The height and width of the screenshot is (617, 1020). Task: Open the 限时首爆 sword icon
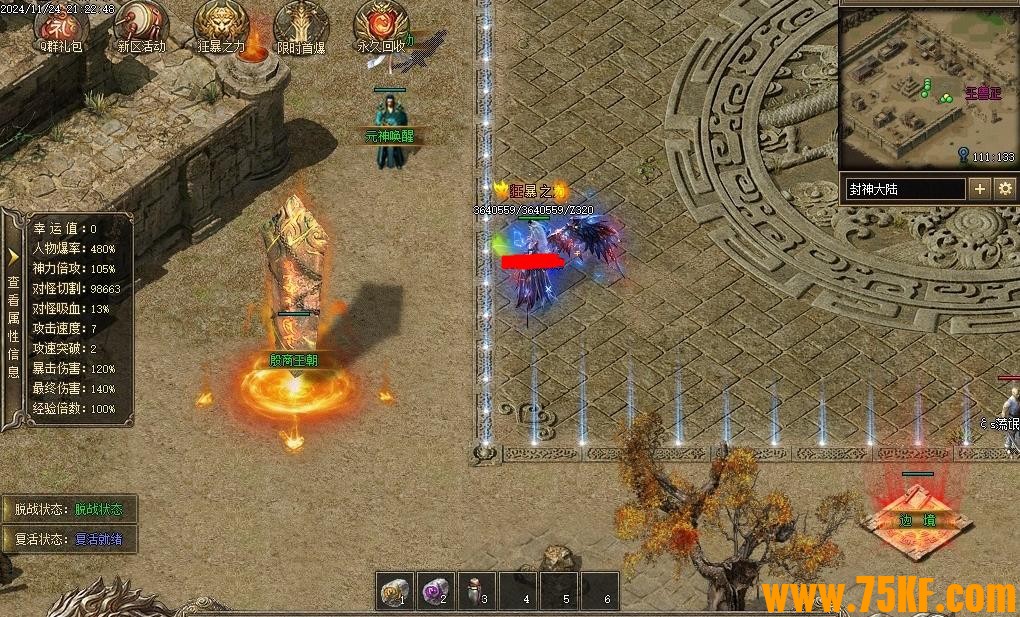pyautogui.click(x=300, y=25)
